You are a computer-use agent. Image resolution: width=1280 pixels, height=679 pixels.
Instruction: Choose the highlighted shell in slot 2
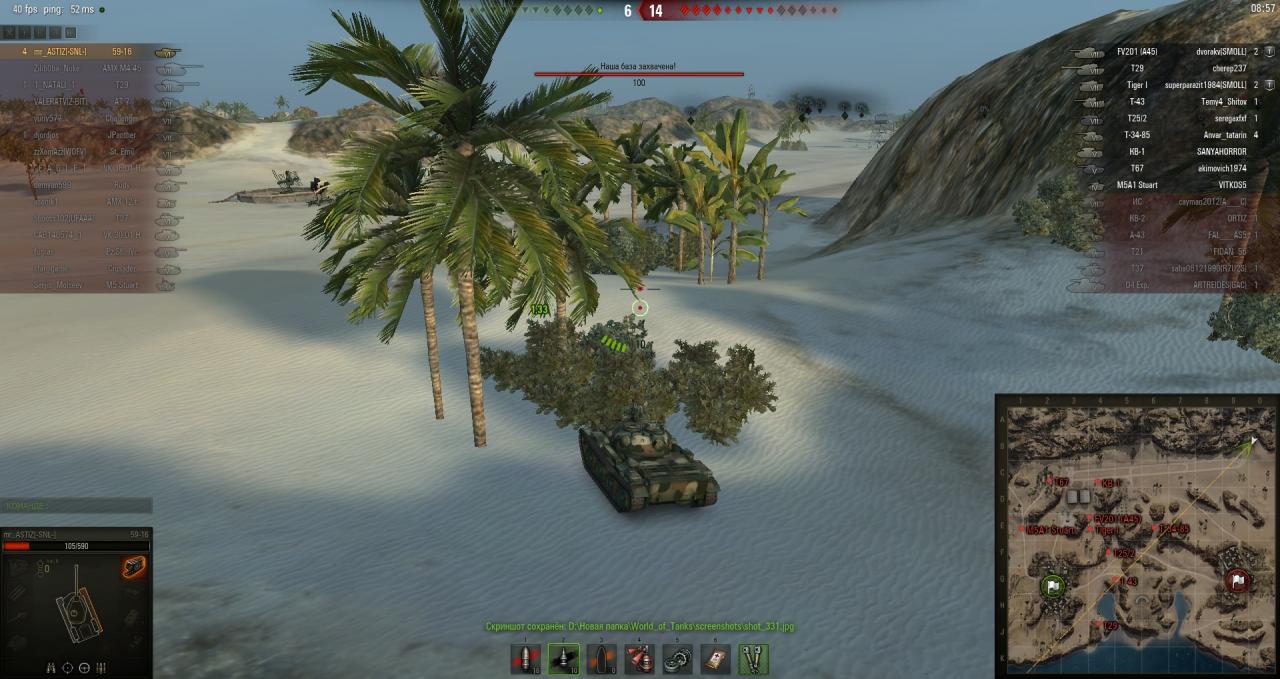(563, 659)
